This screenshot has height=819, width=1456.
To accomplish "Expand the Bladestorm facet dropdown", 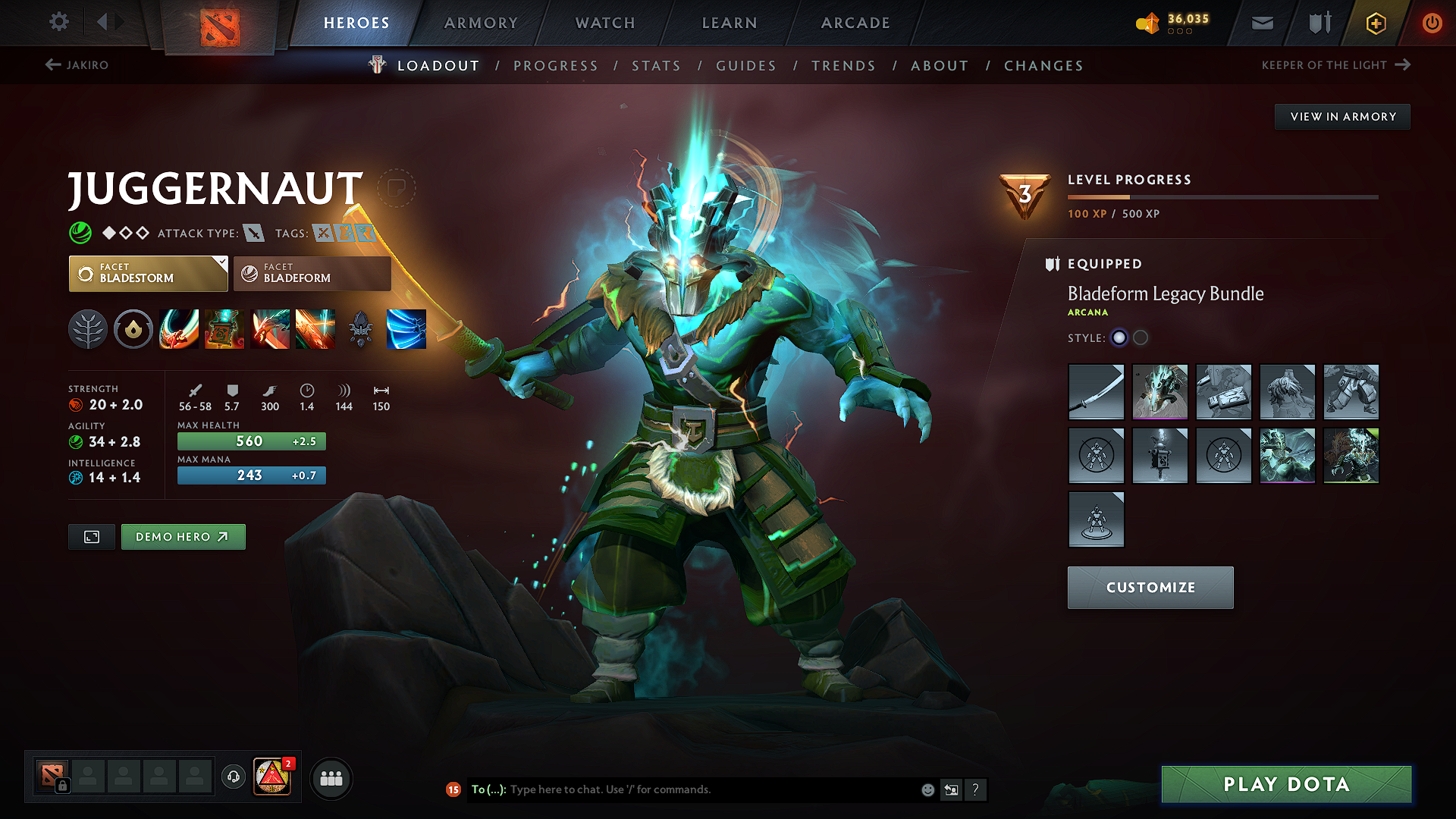I will (221, 264).
